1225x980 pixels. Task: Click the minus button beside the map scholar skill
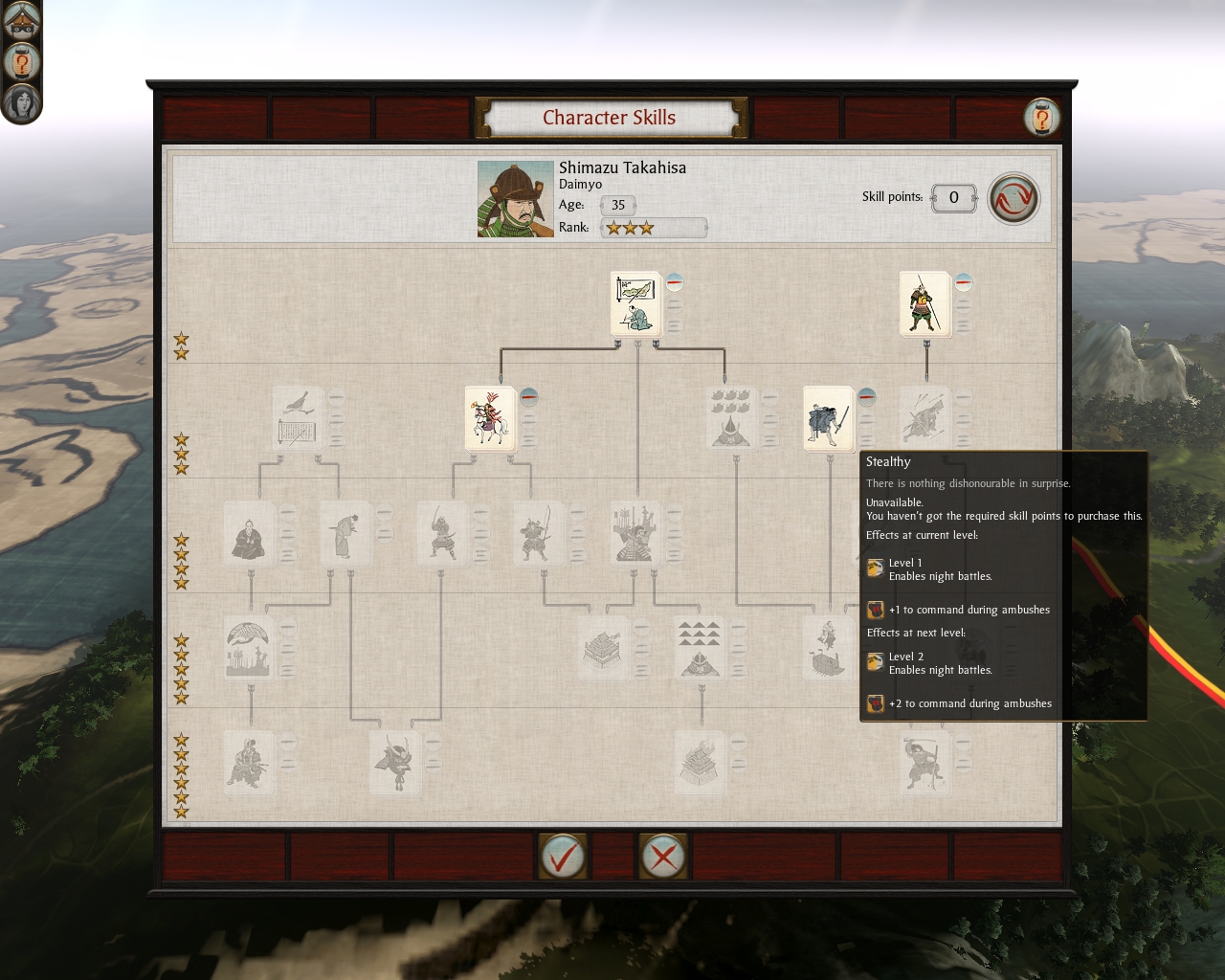tap(675, 281)
